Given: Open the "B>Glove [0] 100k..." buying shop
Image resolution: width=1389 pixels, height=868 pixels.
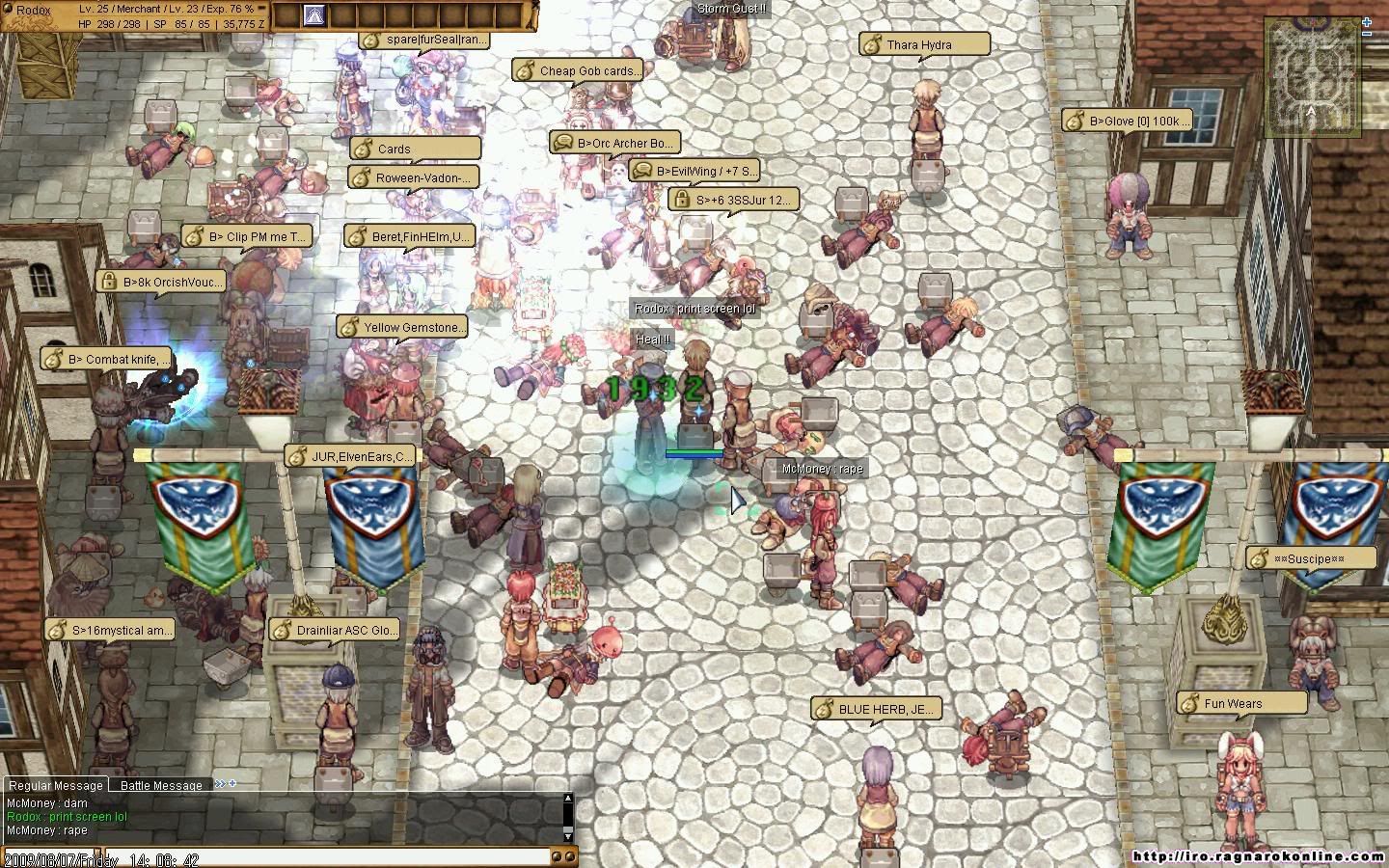Looking at the screenshot, I should tap(1128, 121).
